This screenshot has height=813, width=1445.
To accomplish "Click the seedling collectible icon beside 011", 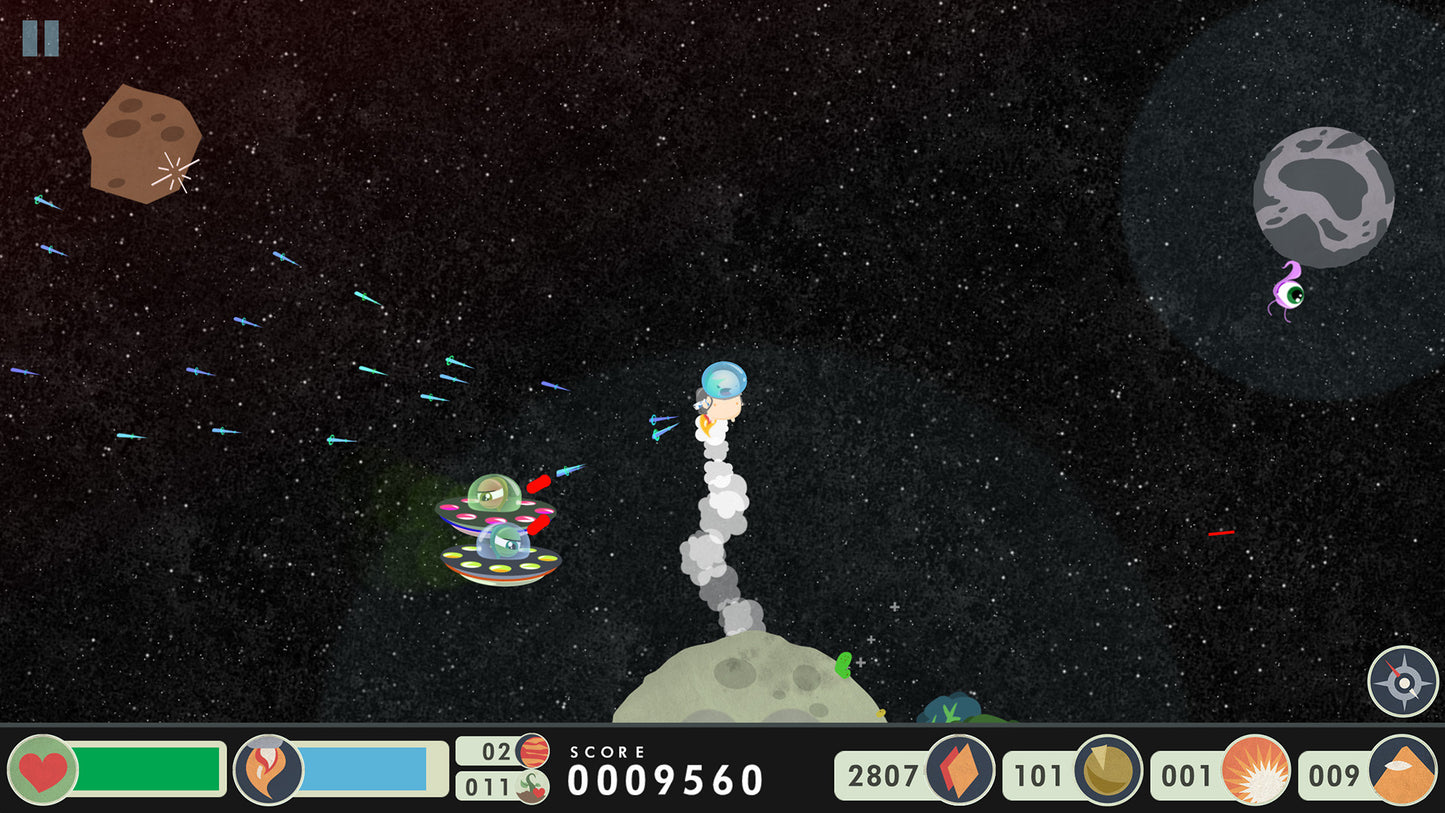I will click(x=532, y=786).
